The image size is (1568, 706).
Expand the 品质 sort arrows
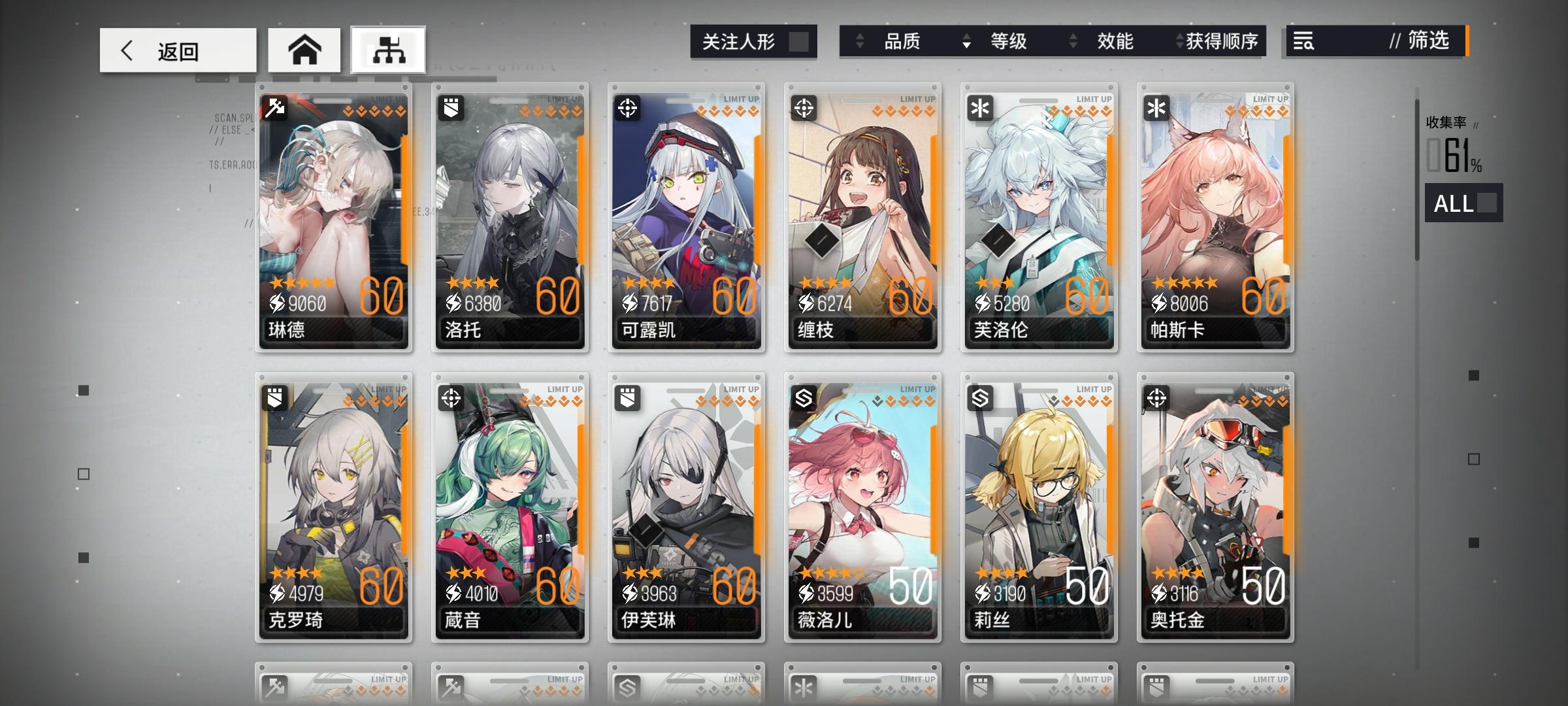coord(859,41)
